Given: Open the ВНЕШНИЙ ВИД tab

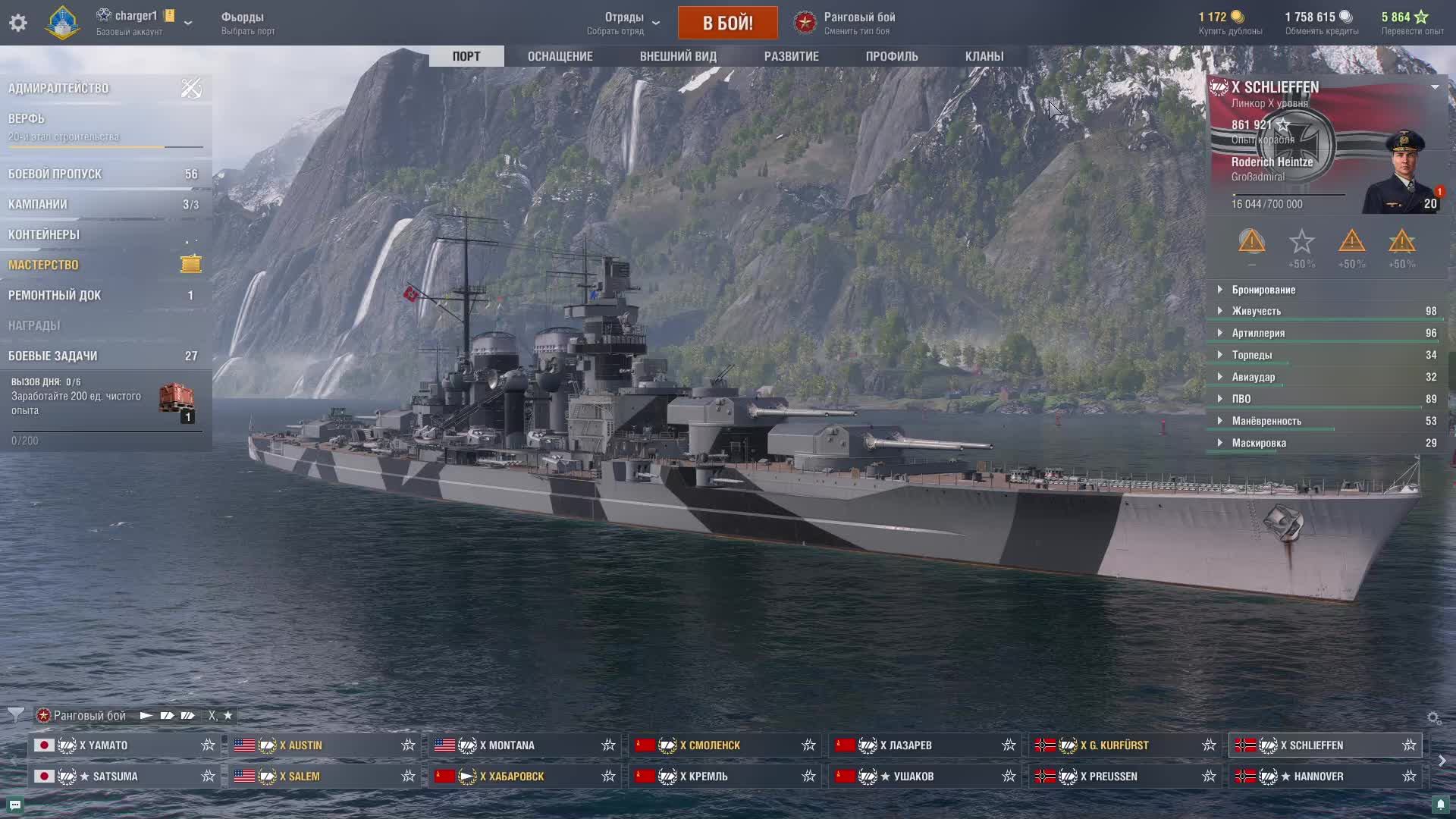Looking at the screenshot, I should [678, 56].
